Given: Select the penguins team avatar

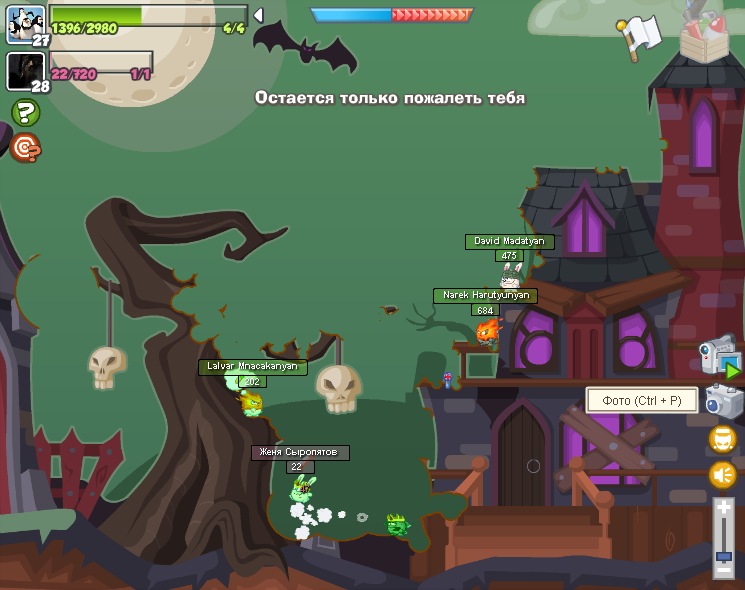Looking at the screenshot, I should (25, 22).
